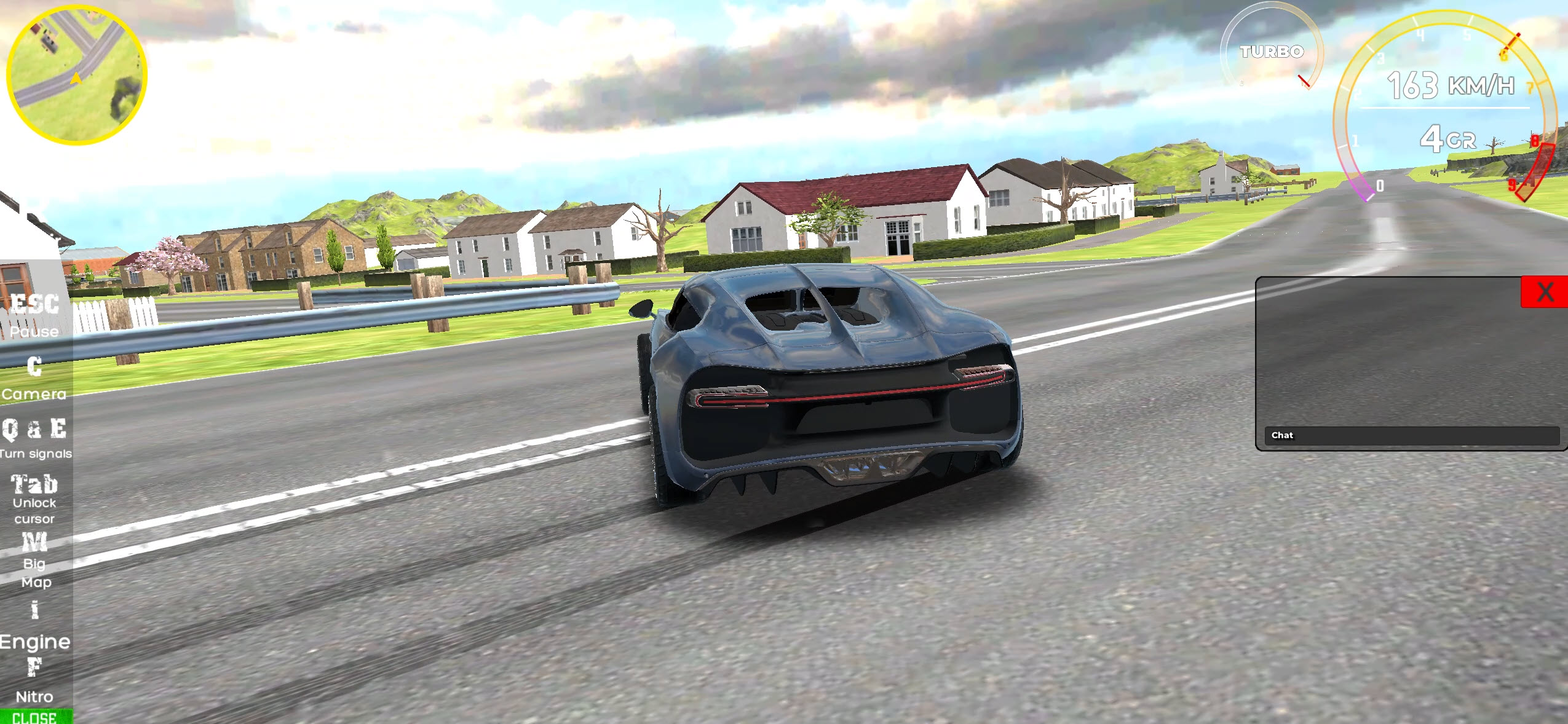Activate the F Nitro control
Image resolution: width=1568 pixels, height=724 pixels.
click(x=34, y=682)
